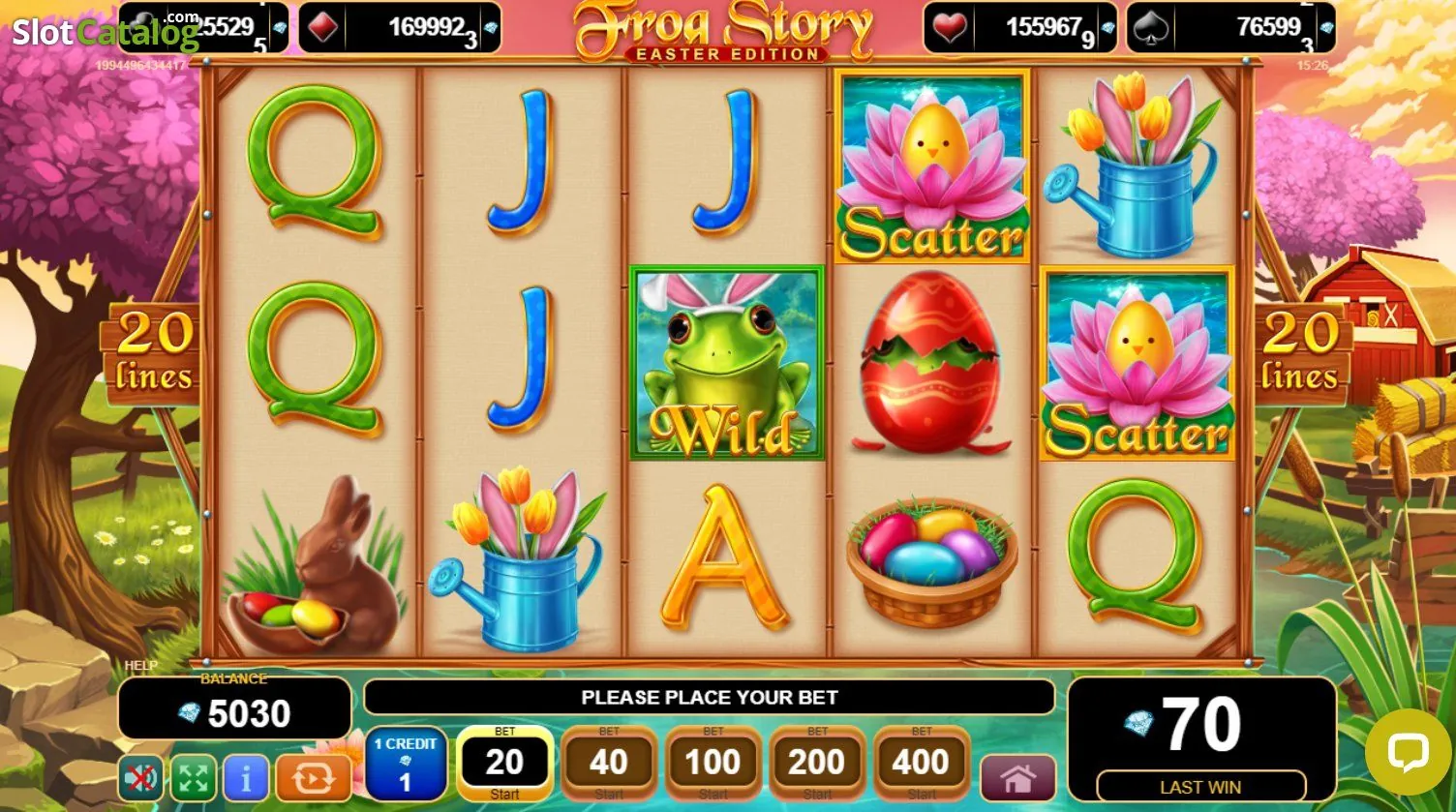The width and height of the screenshot is (1456, 812).
Task: Start a spin with bet 40
Action: pos(609,765)
